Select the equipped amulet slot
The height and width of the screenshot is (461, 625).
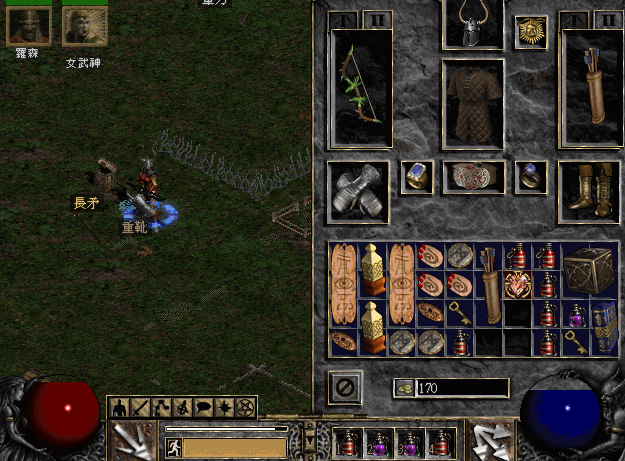(x=530, y=32)
